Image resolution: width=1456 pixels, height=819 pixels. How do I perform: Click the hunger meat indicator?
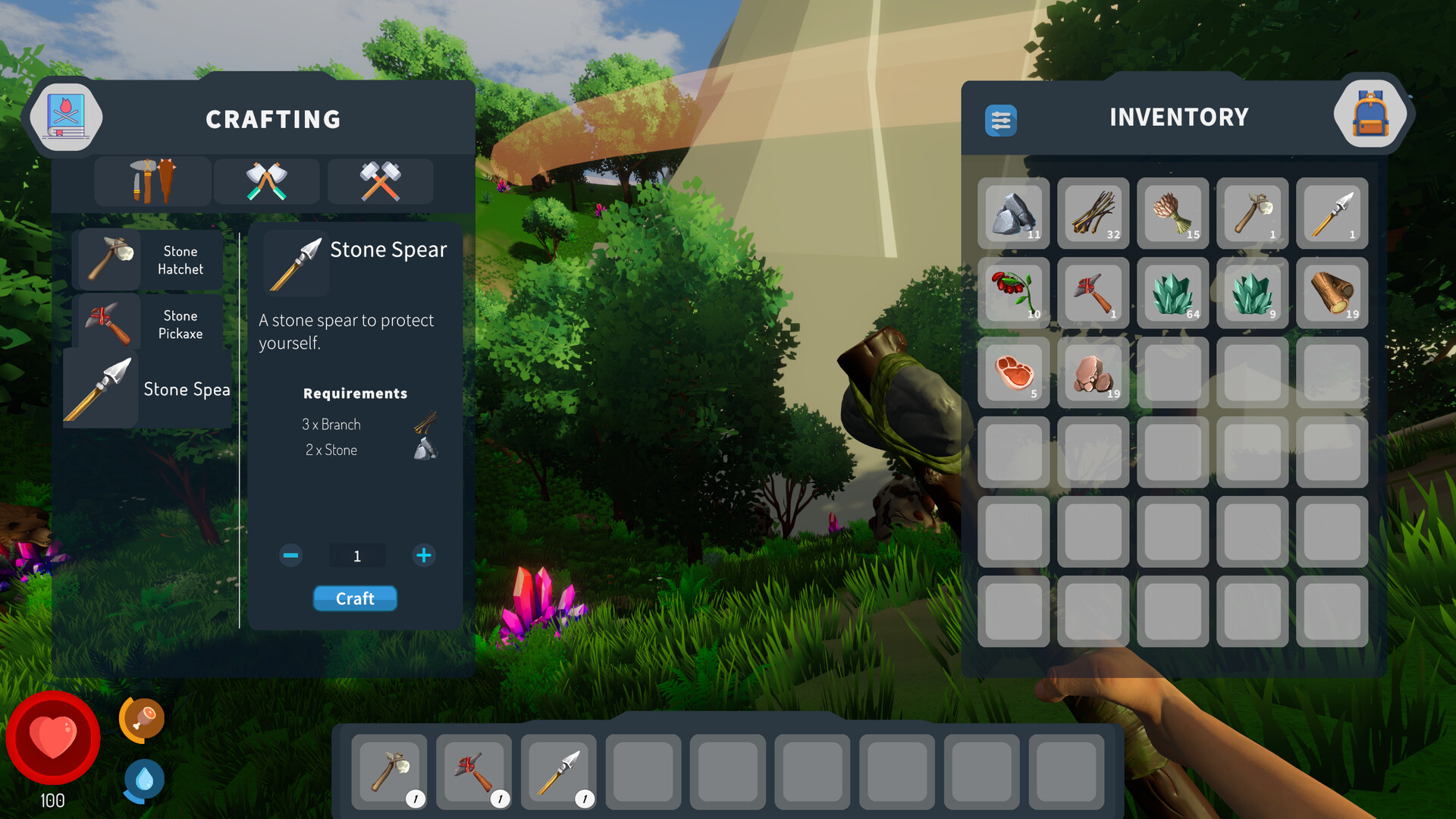point(143,717)
